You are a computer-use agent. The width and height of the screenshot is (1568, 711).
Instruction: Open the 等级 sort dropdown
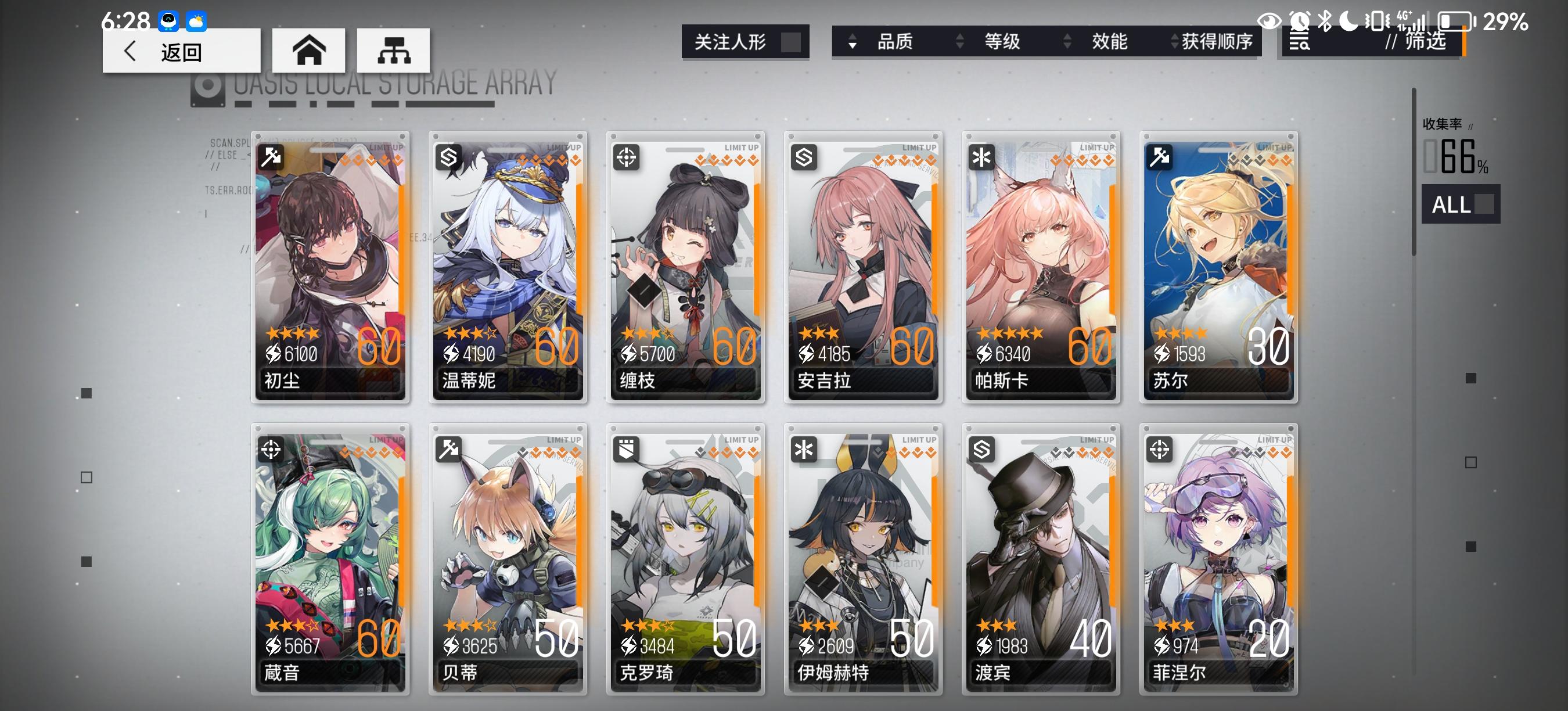coord(1001,42)
